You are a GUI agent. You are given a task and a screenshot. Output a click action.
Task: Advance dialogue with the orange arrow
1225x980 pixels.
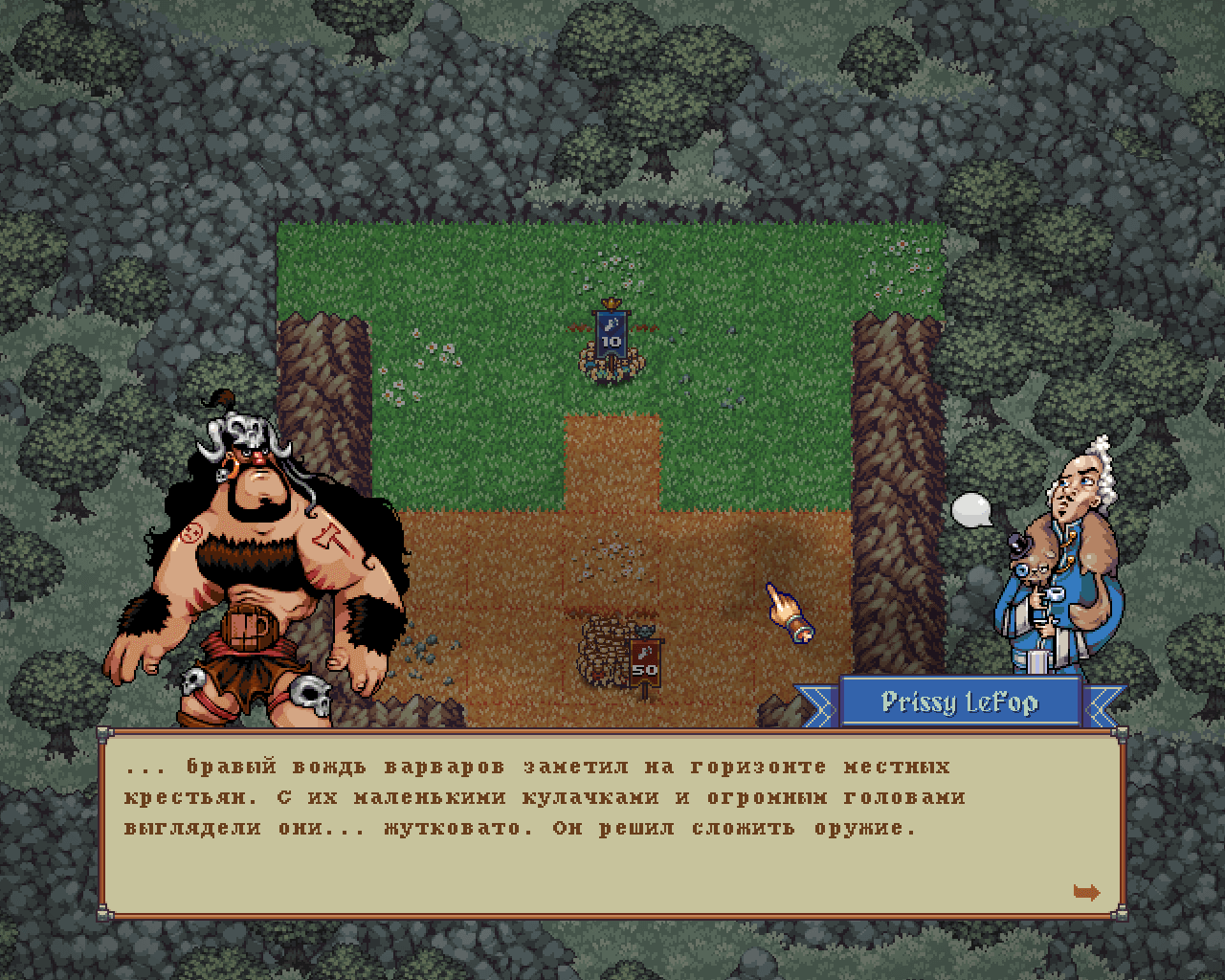tap(1086, 892)
